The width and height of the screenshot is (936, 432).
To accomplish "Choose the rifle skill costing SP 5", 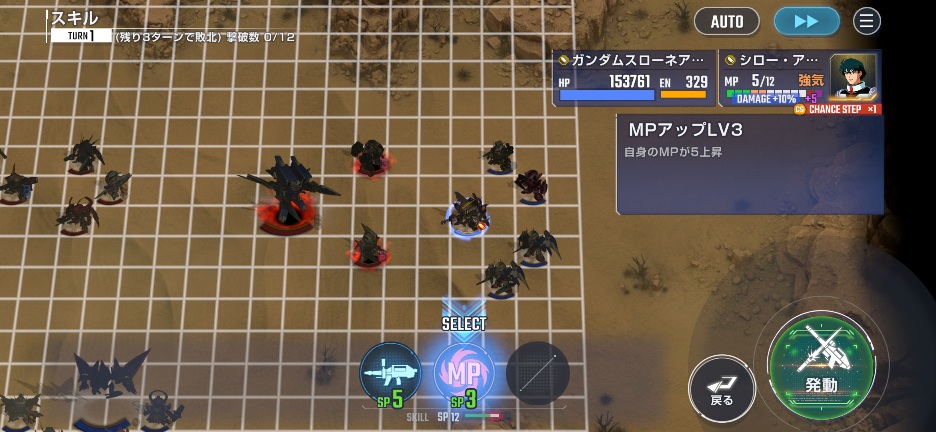I will tap(390, 373).
